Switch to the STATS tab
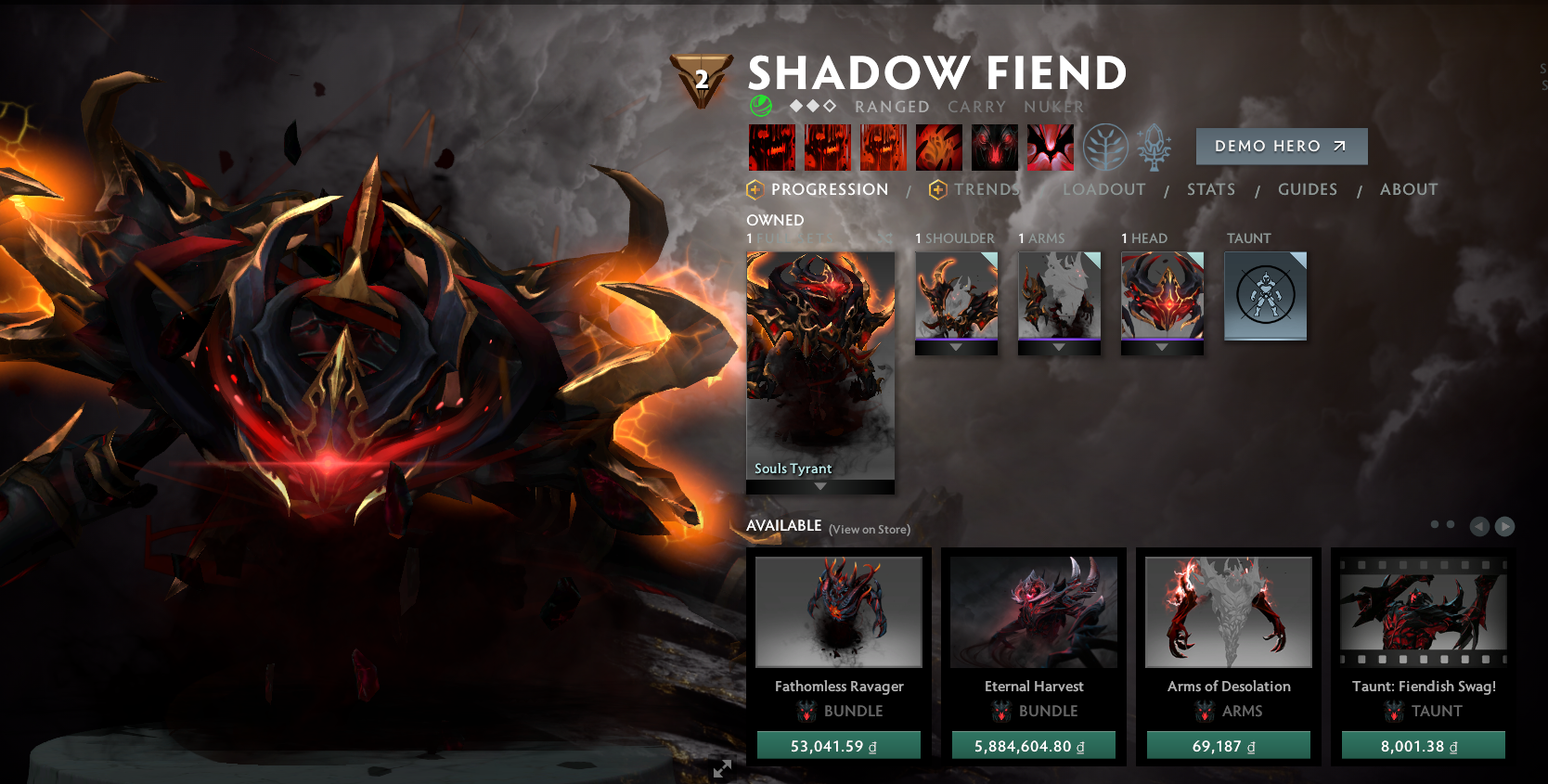1548x784 pixels. tap(1211, 189)
